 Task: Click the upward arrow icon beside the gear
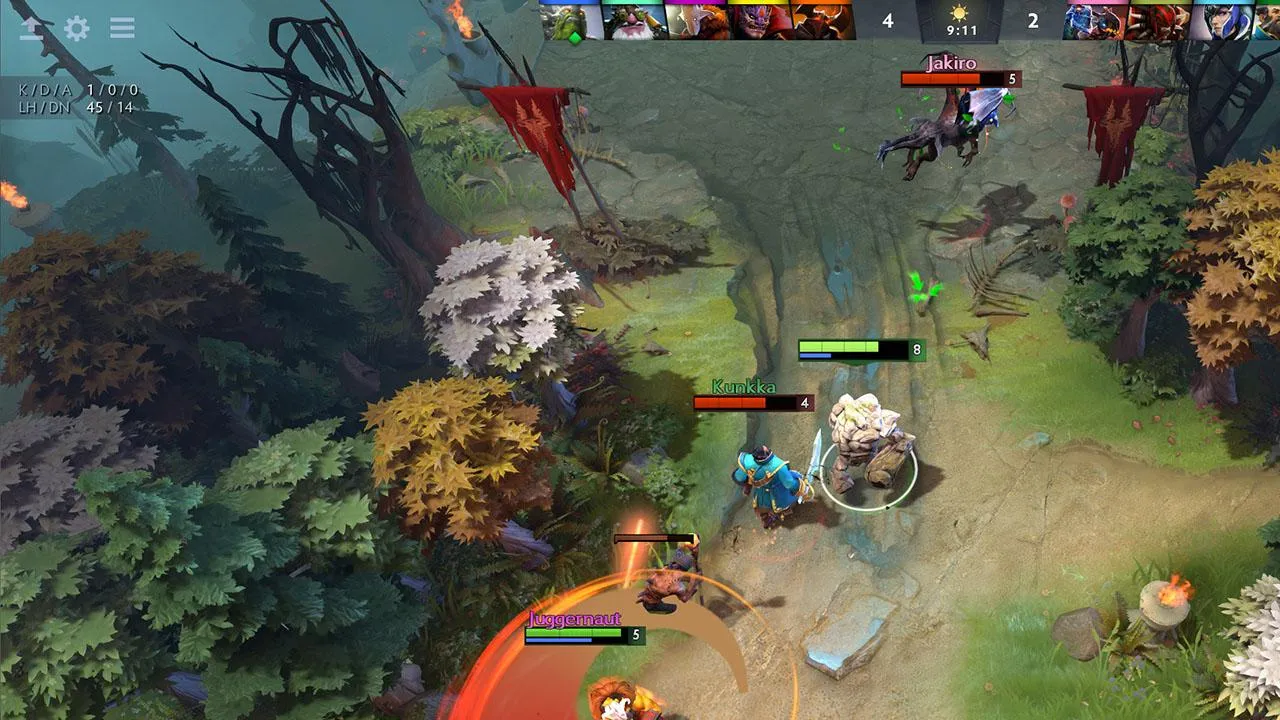(x=31, y=28)
